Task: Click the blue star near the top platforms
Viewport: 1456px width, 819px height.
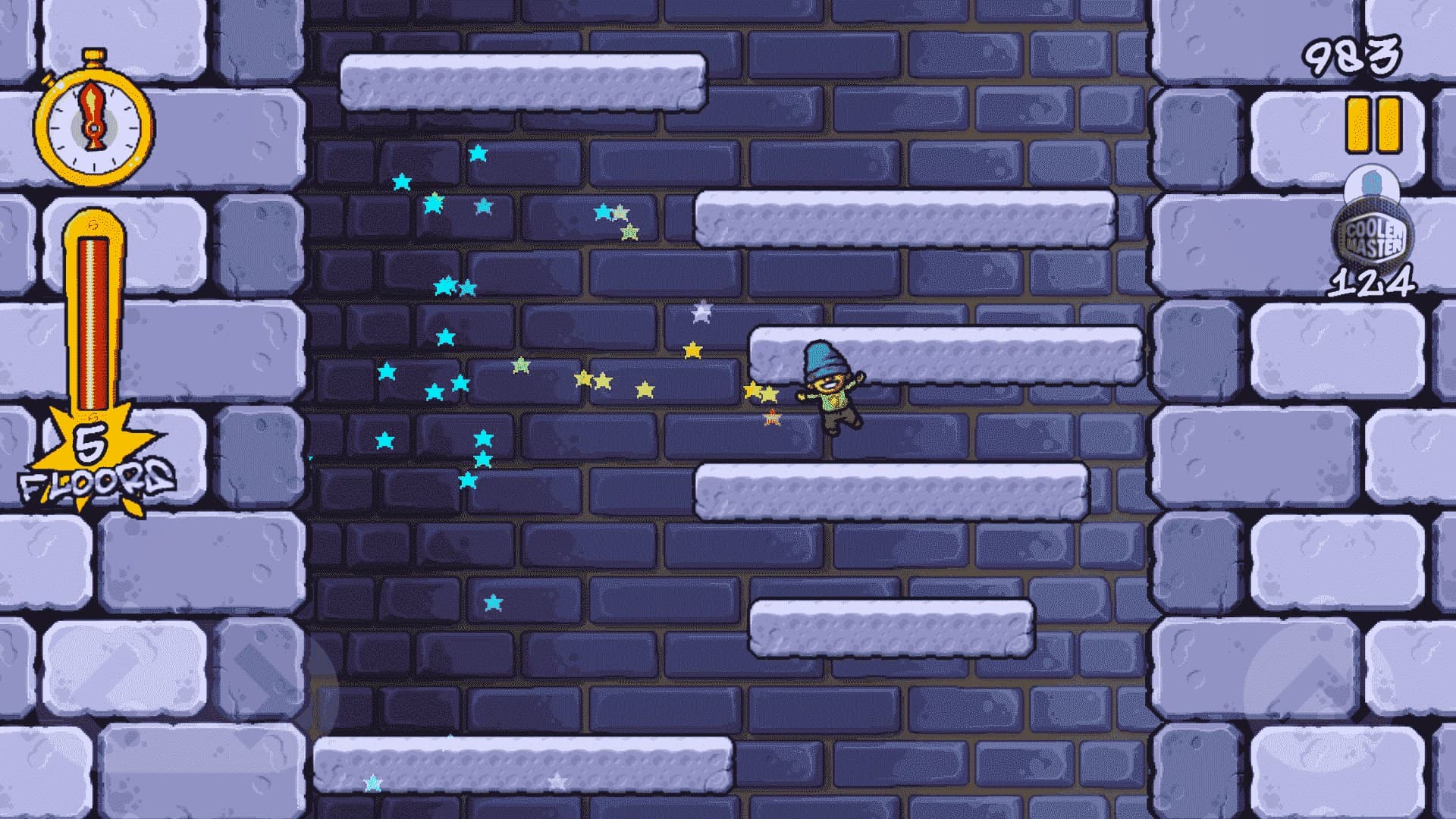Action: pos(478,152)
